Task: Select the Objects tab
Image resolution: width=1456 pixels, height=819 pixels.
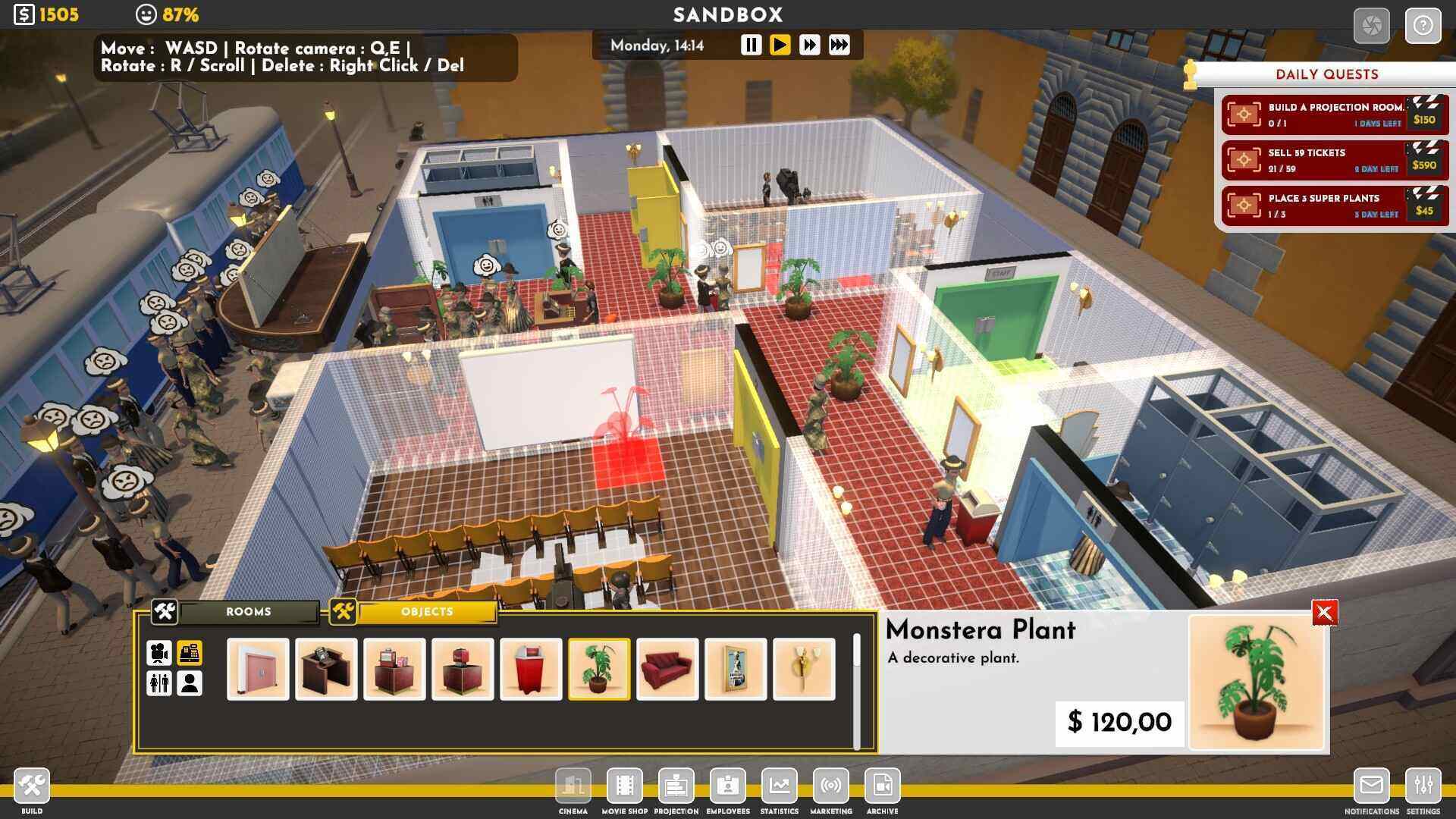Action: 427,612
